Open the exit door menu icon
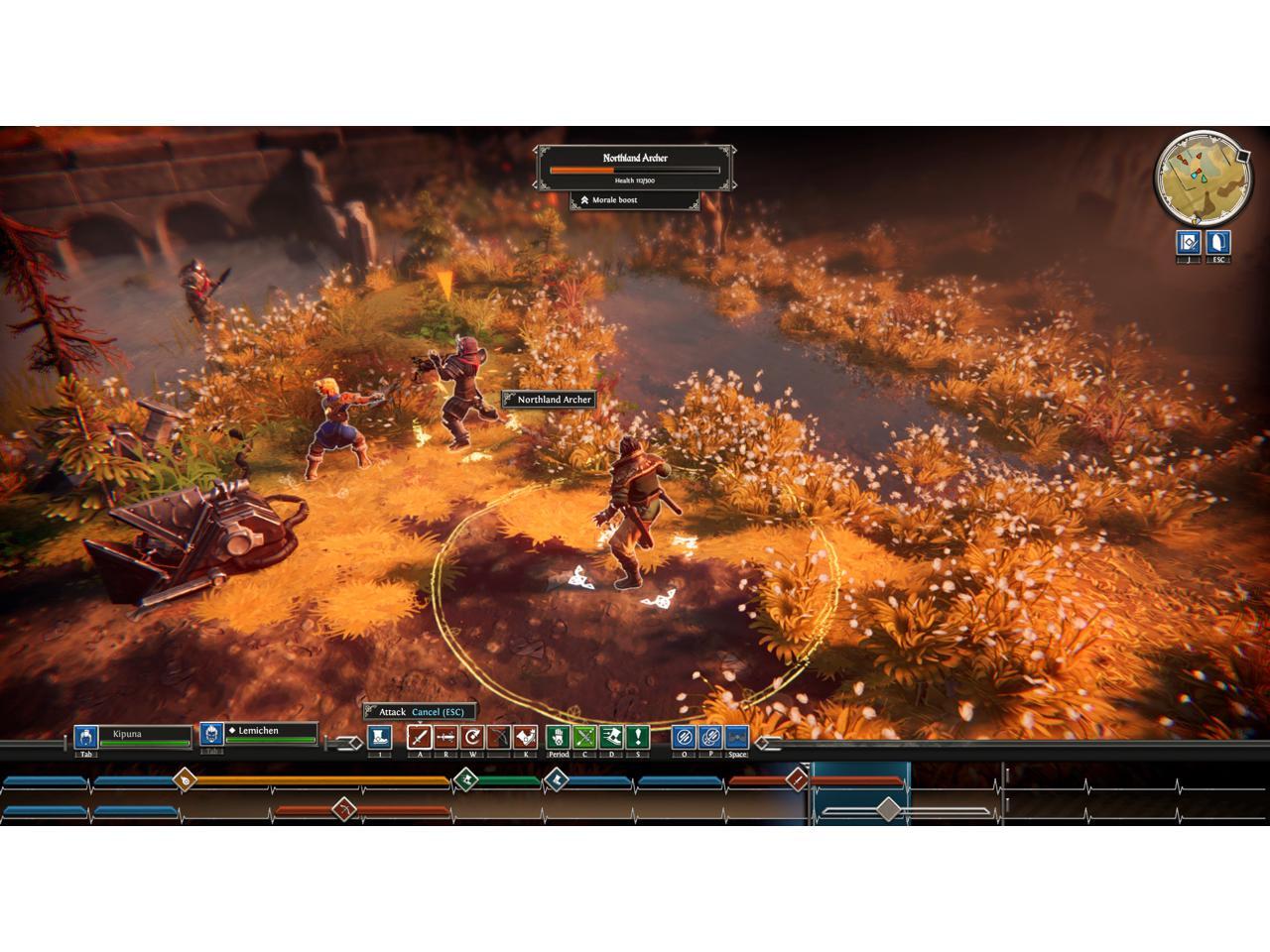 pos(1217,242)
